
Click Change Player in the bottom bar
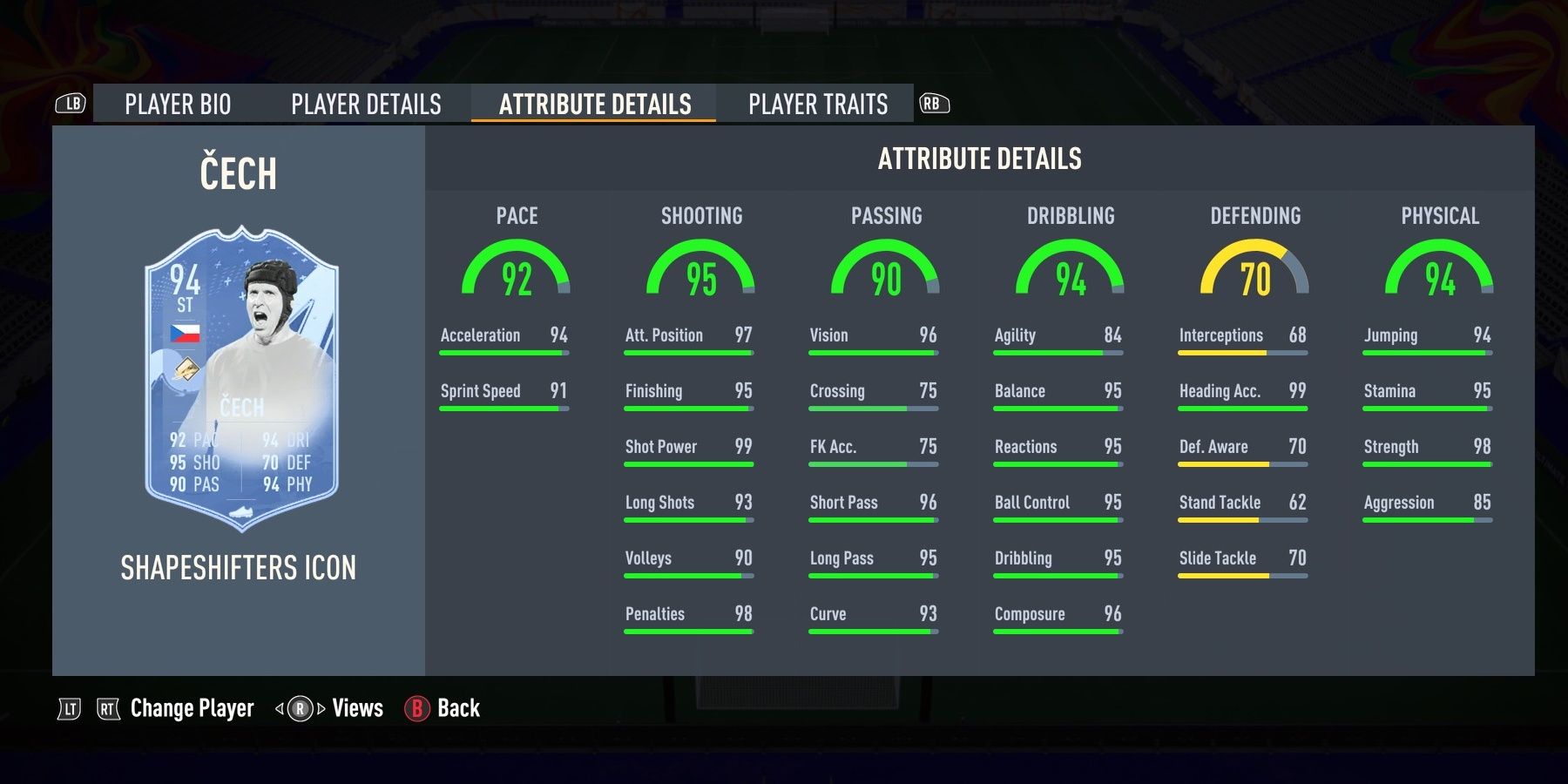click(190, 708)
